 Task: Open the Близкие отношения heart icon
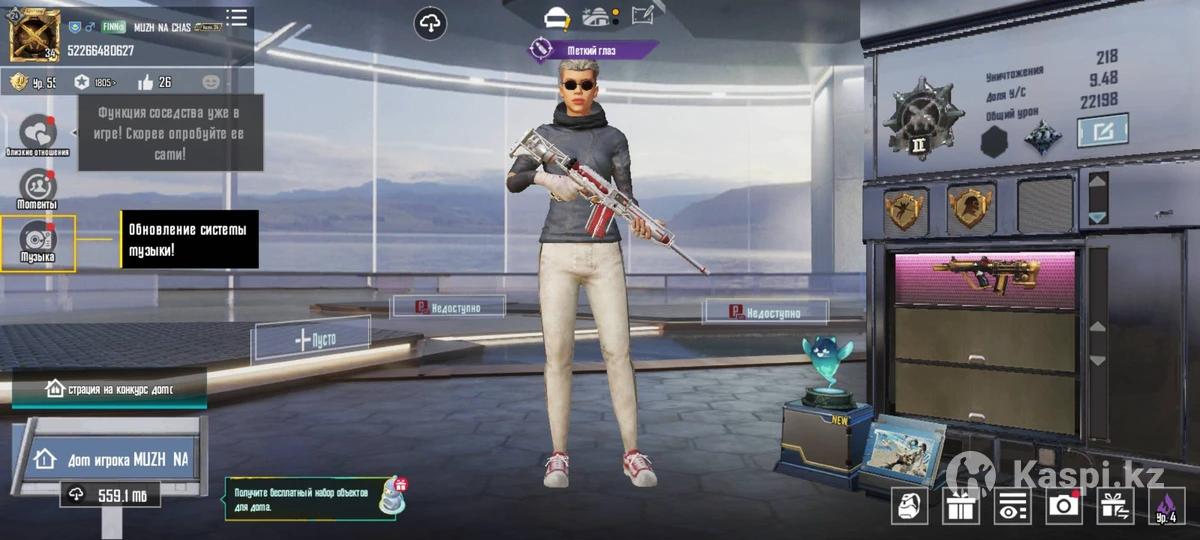[38, 134]
